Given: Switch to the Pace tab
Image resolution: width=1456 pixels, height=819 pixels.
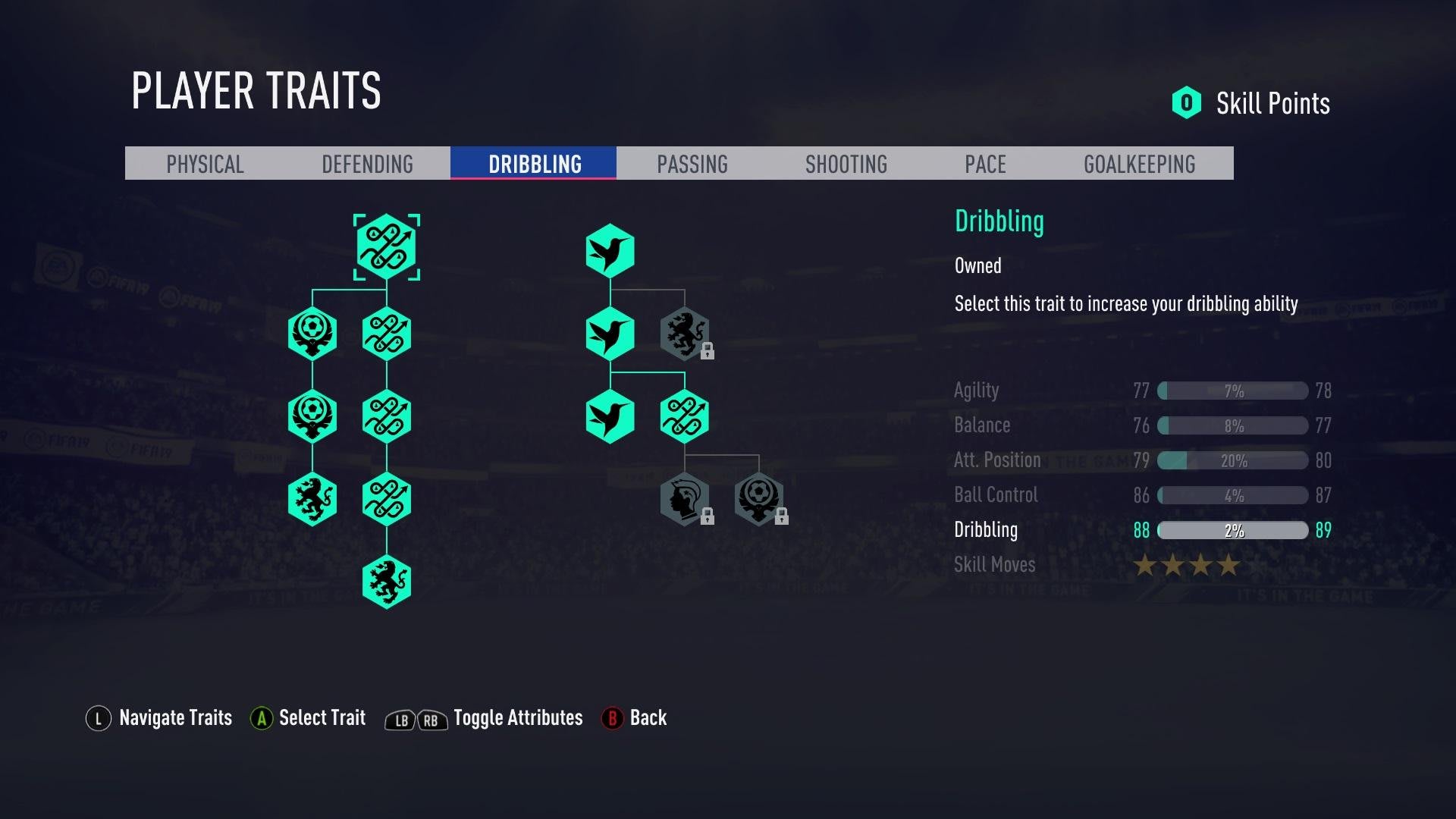Looking at the screenshot, I should (x=985, y=164).
